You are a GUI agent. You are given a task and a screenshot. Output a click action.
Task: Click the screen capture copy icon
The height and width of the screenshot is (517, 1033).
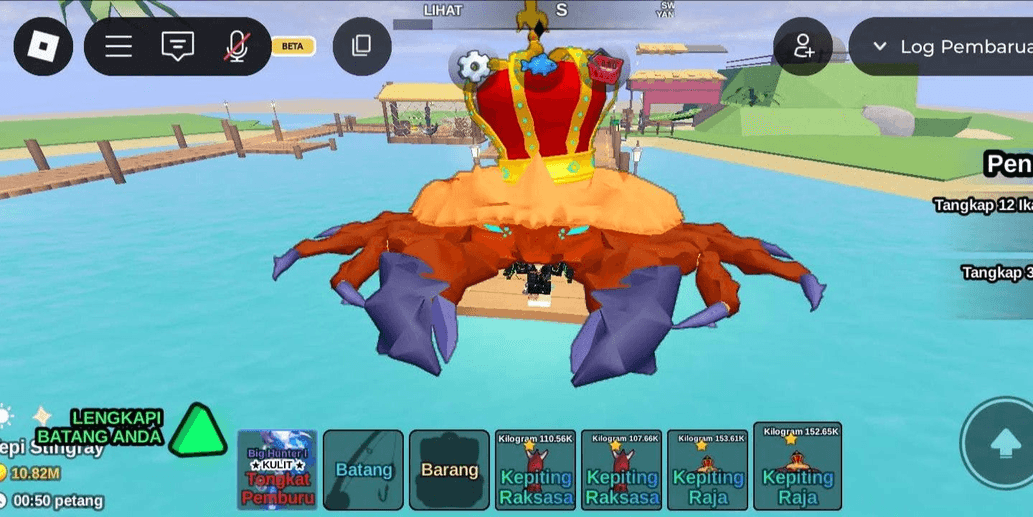pos(361,46)
